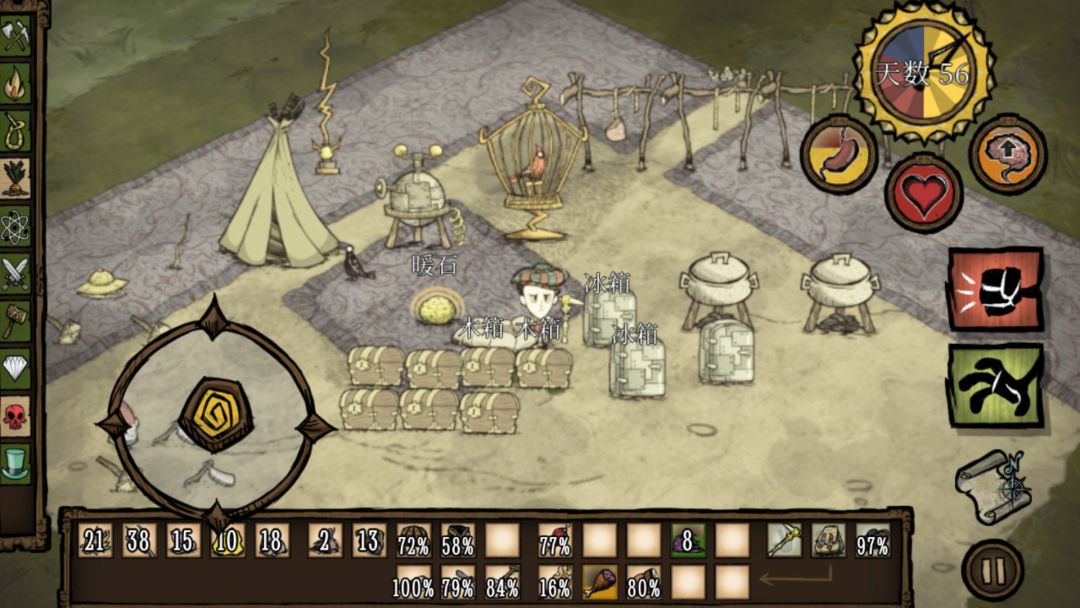1080x608 pixels.
Task: Pick the inventory stack of 38
Action: pos(139,541)
